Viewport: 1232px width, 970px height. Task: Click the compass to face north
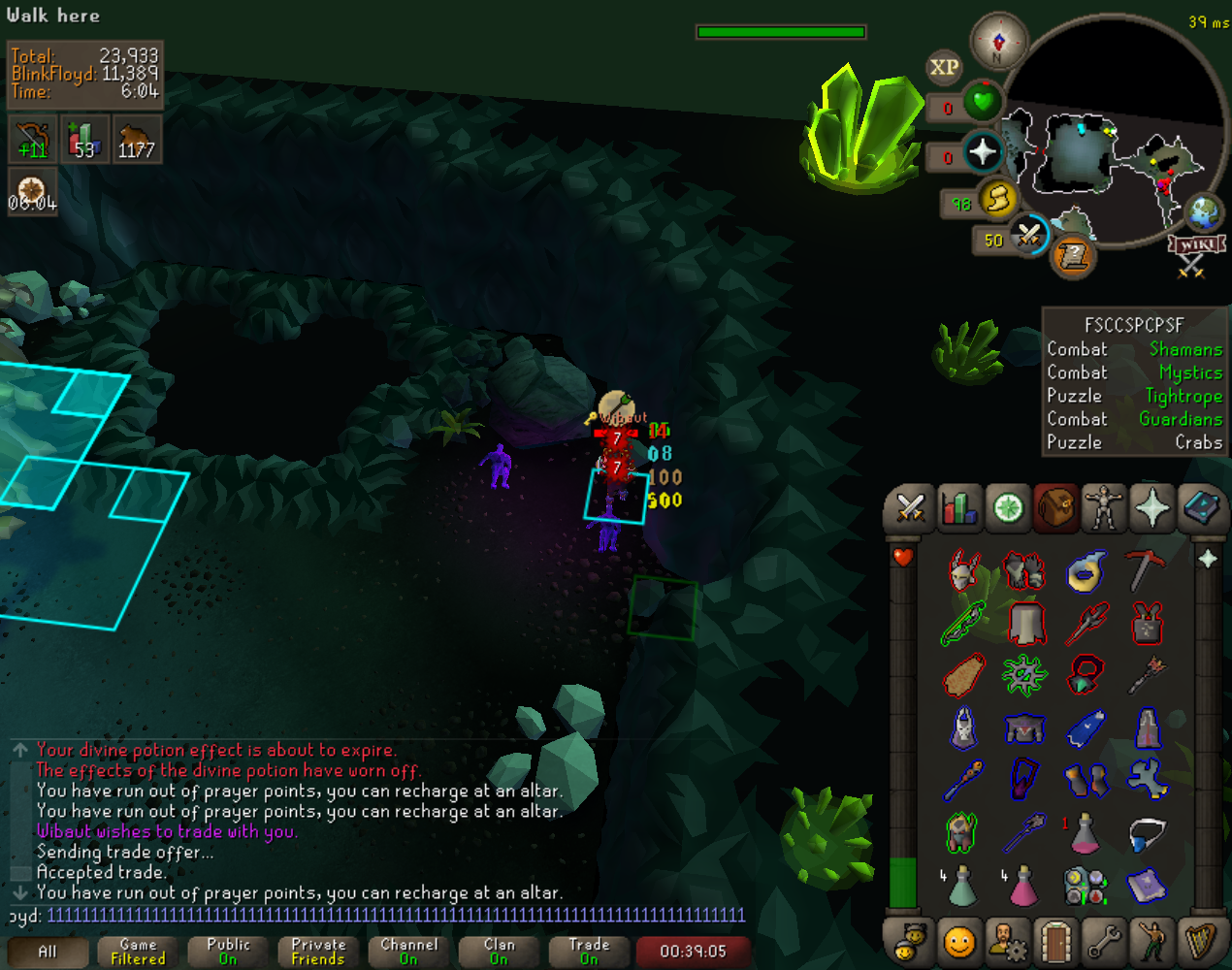pyautogui.click(x=999, y=42)
